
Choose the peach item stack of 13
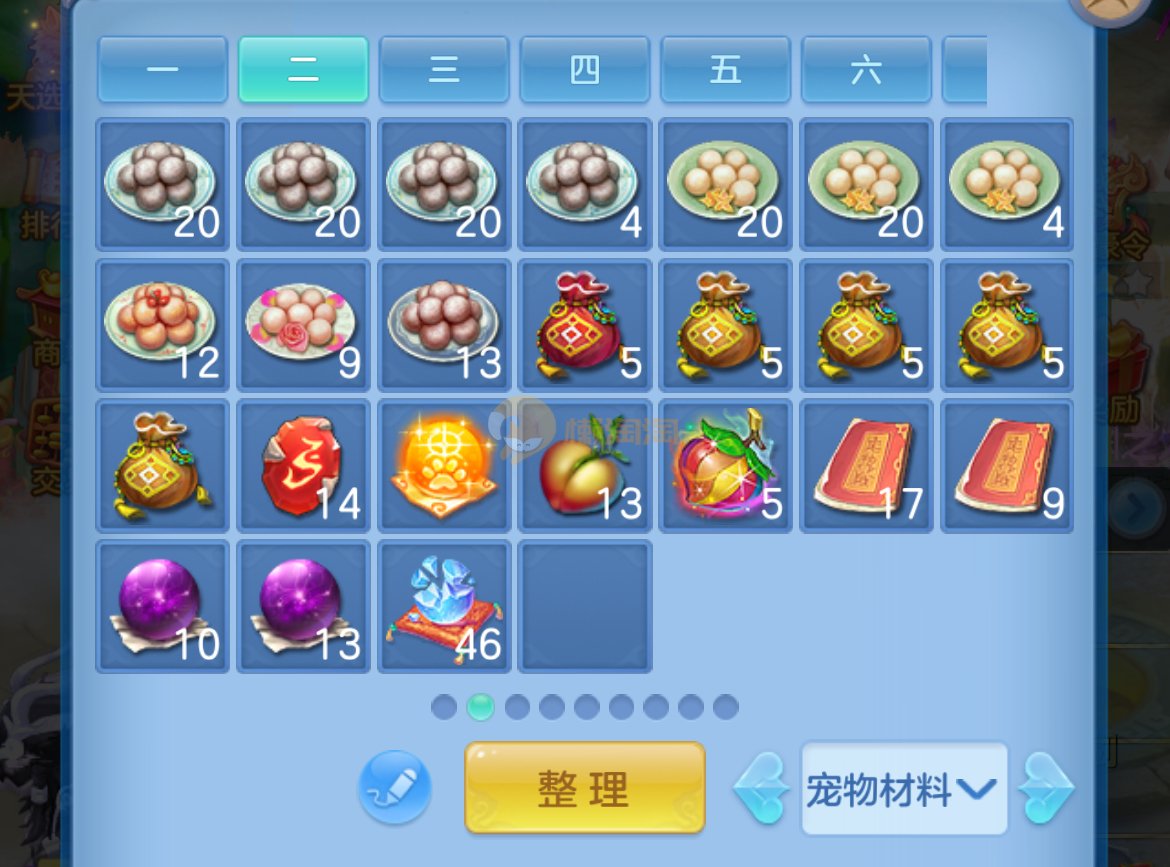585,466
